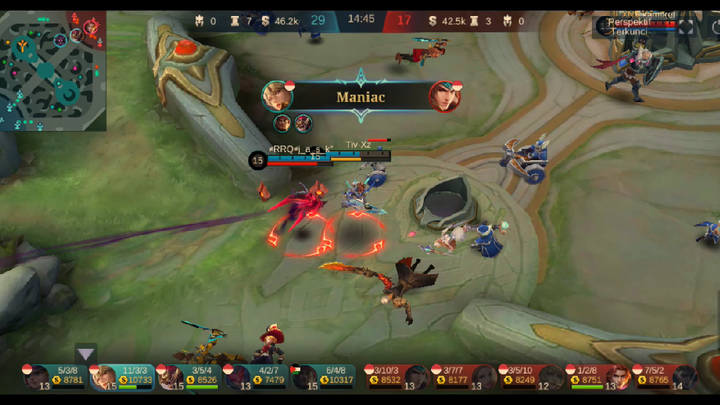
Task: Select the player with 6/4/8 score
Action: tap(322, 376)
